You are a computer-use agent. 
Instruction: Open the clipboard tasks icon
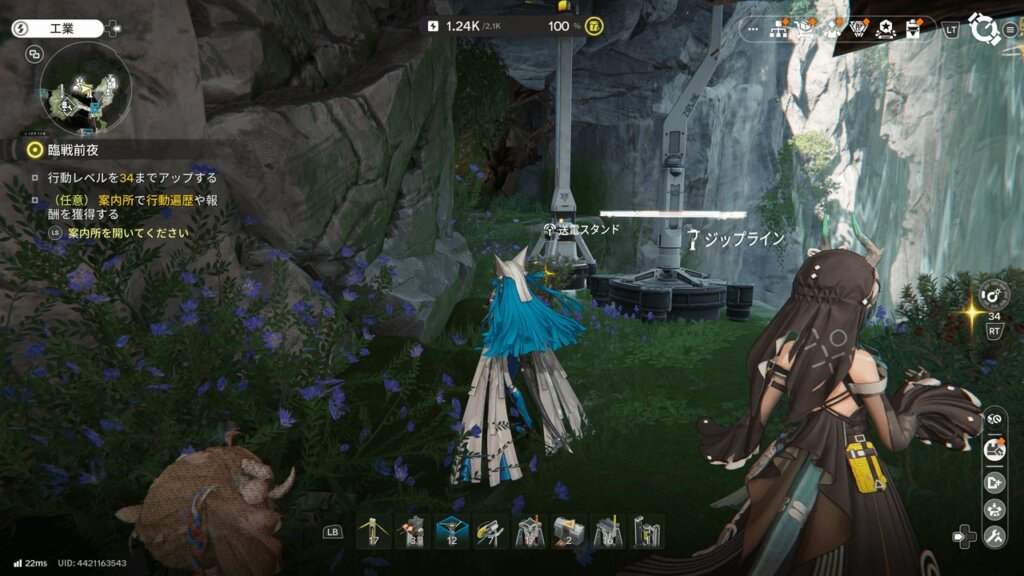pos(911,29)
